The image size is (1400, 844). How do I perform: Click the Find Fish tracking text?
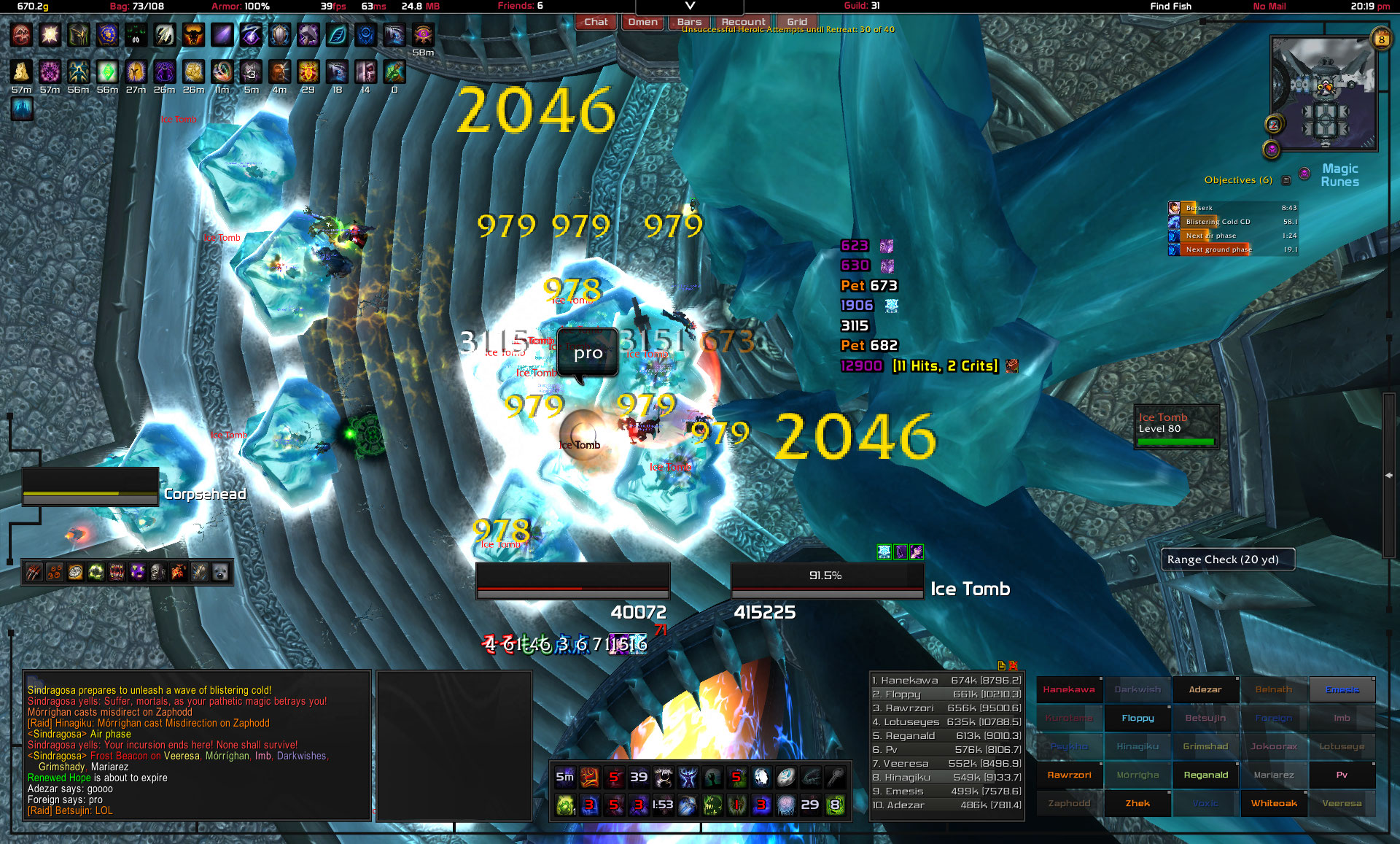pyautogui.click(x=1170, y=7)
